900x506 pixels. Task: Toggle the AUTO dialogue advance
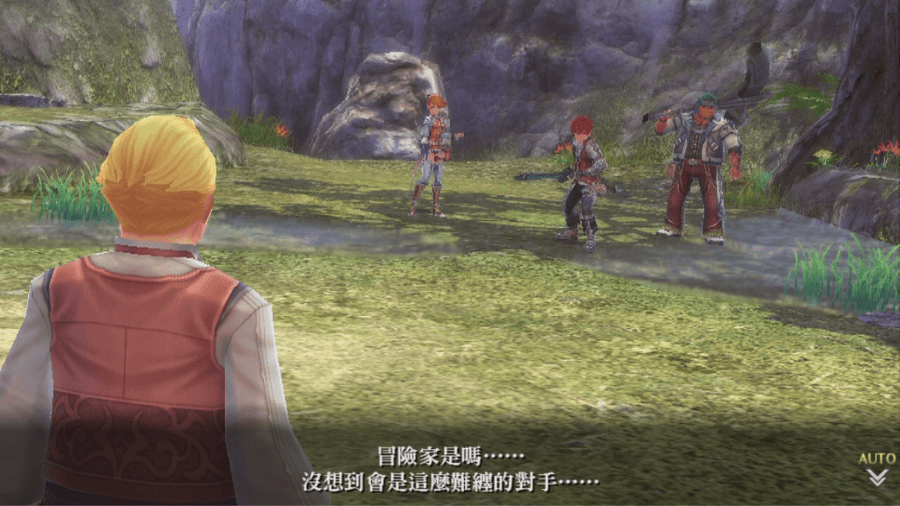[876, 458]
